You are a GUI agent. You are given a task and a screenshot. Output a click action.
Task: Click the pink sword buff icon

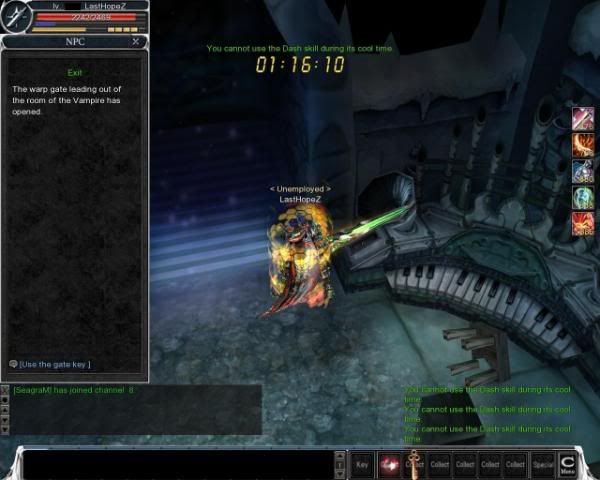[583, 119]
